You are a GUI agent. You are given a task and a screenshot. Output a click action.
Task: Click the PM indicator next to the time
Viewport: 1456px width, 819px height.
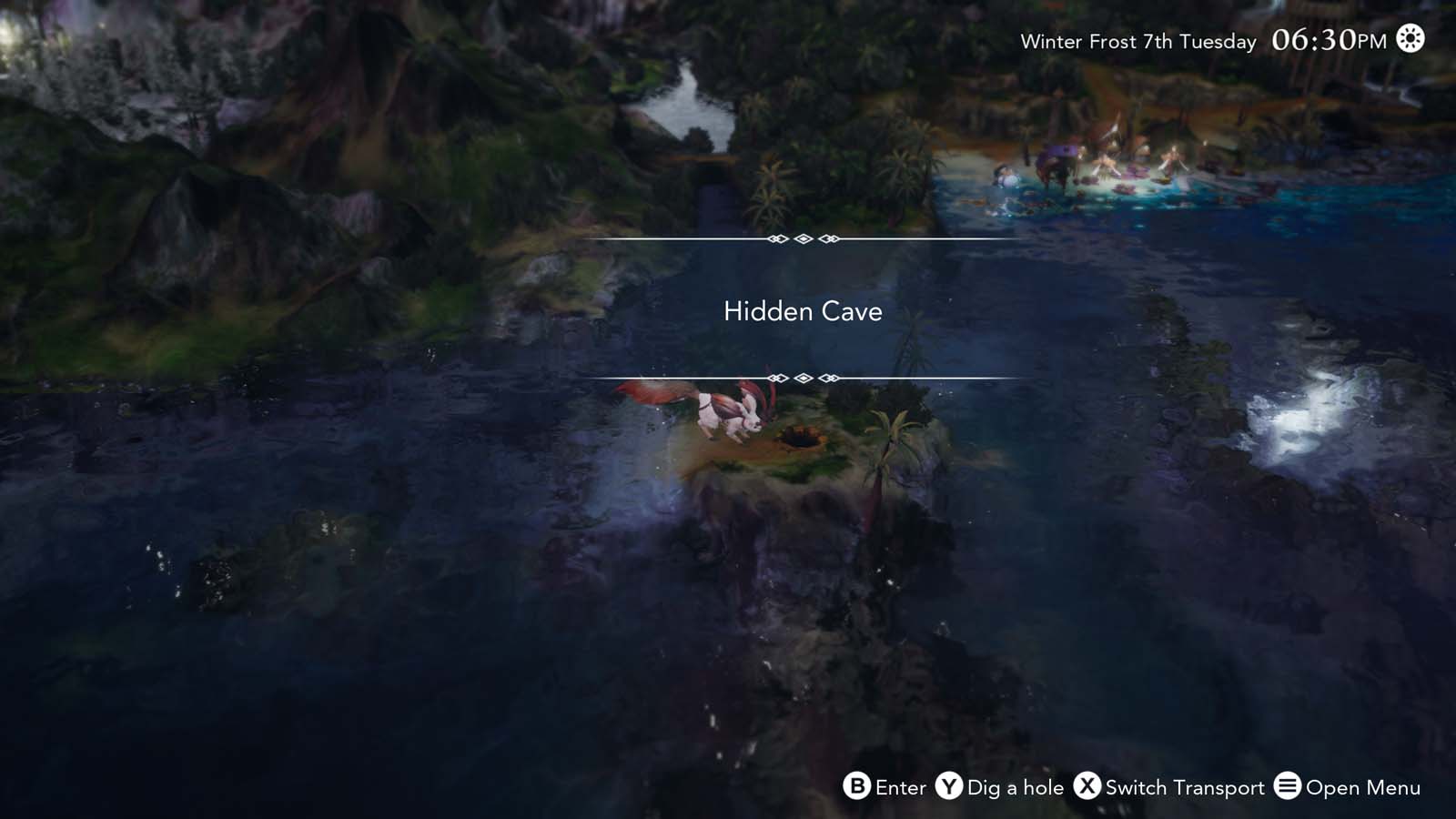tap(1372, 41)
